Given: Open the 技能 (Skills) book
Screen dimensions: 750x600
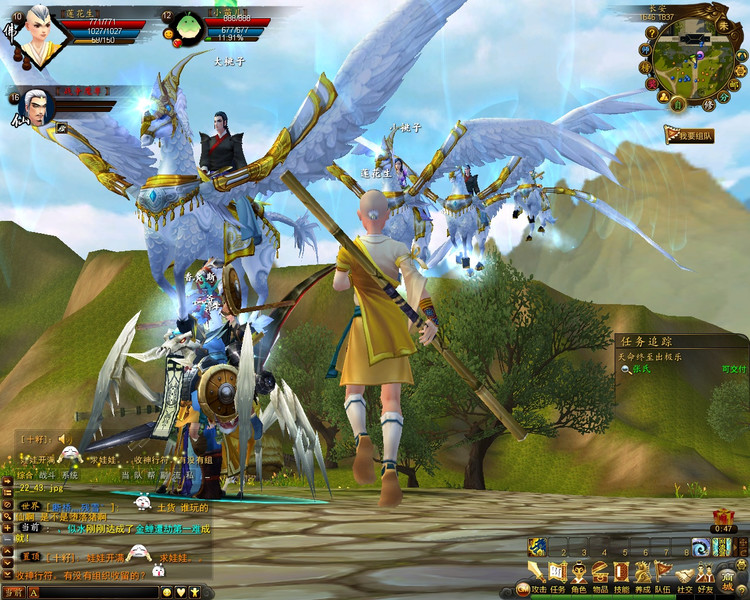Looking at the screenshot, I should click(x=621, y=573).
